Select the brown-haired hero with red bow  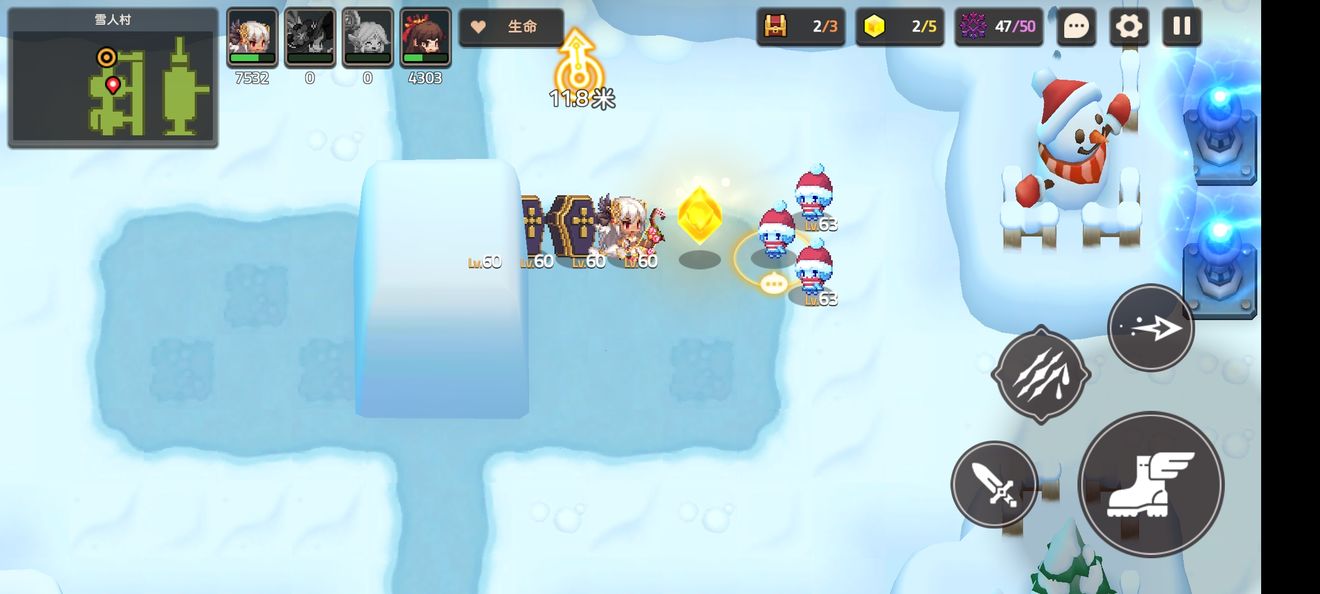(x=425, y=37)
